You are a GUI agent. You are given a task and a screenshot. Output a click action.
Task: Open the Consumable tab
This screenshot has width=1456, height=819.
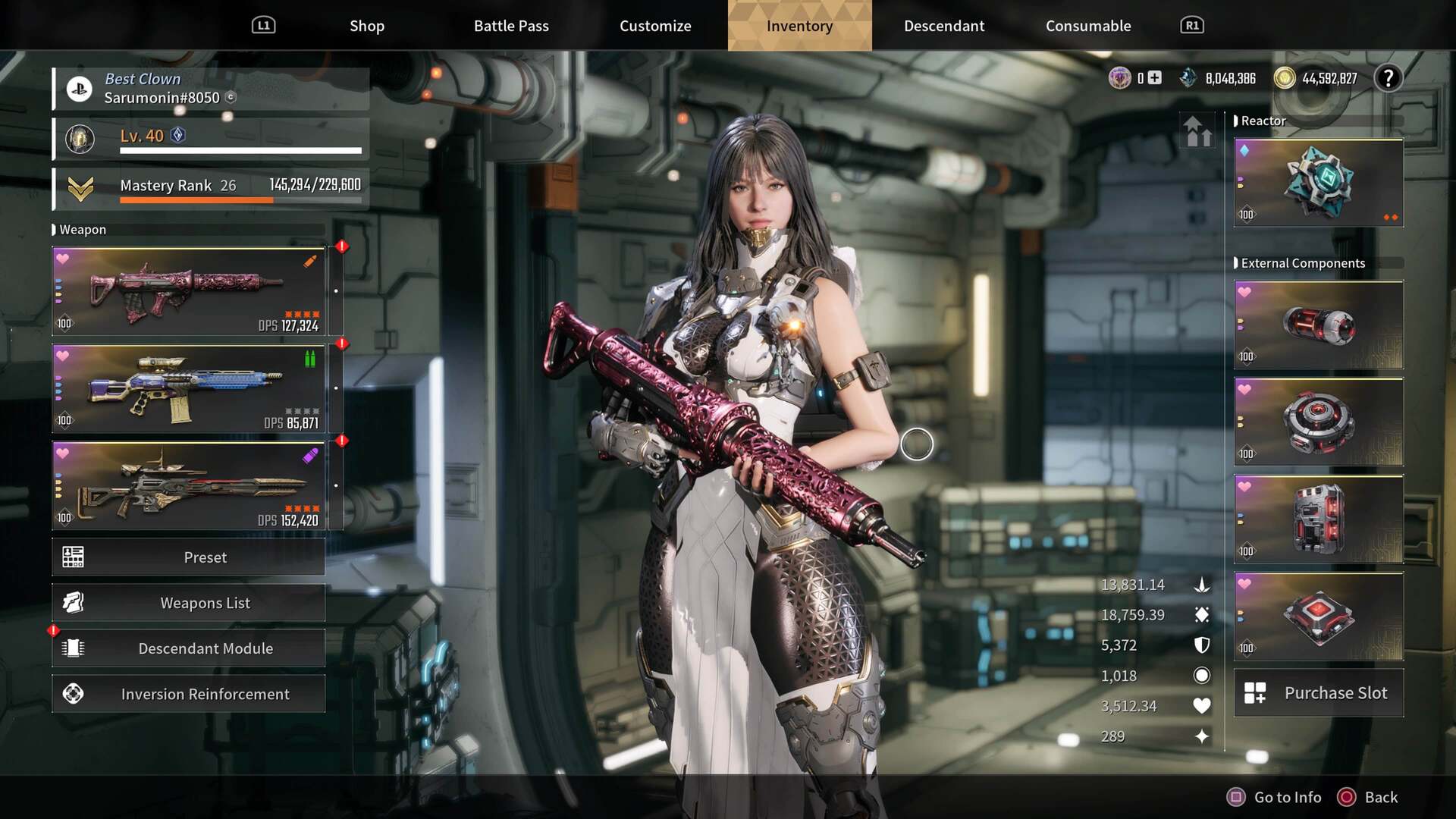click(1088, 26)
